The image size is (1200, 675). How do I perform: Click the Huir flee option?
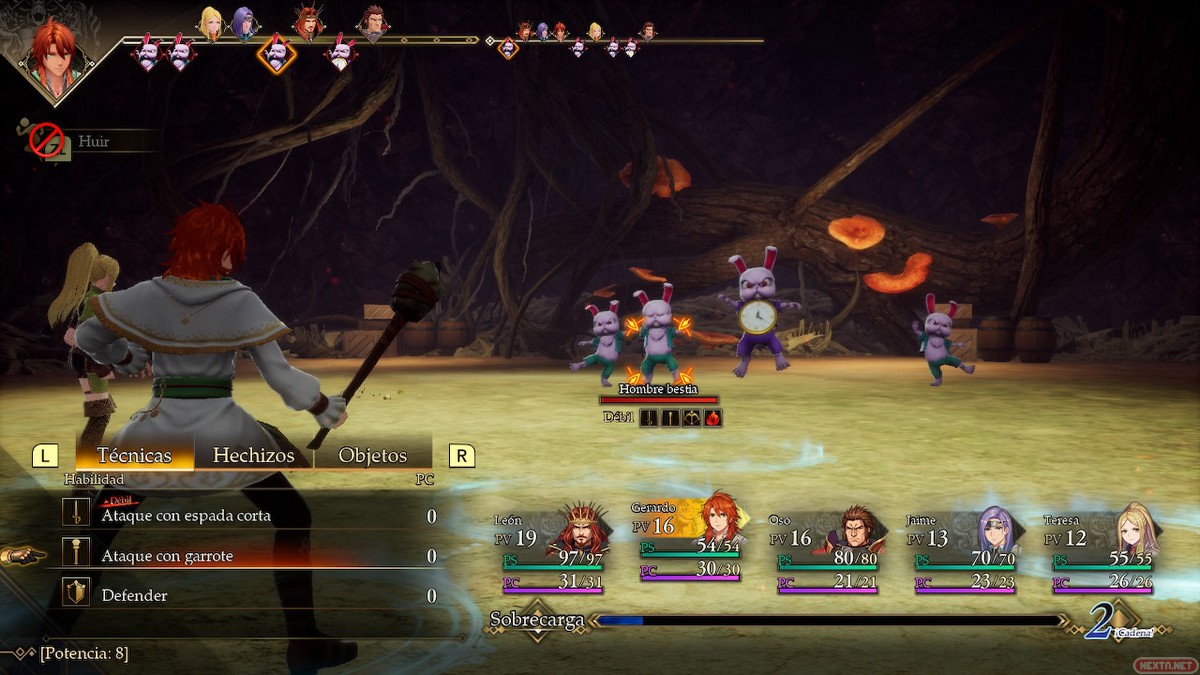[93, 142]
